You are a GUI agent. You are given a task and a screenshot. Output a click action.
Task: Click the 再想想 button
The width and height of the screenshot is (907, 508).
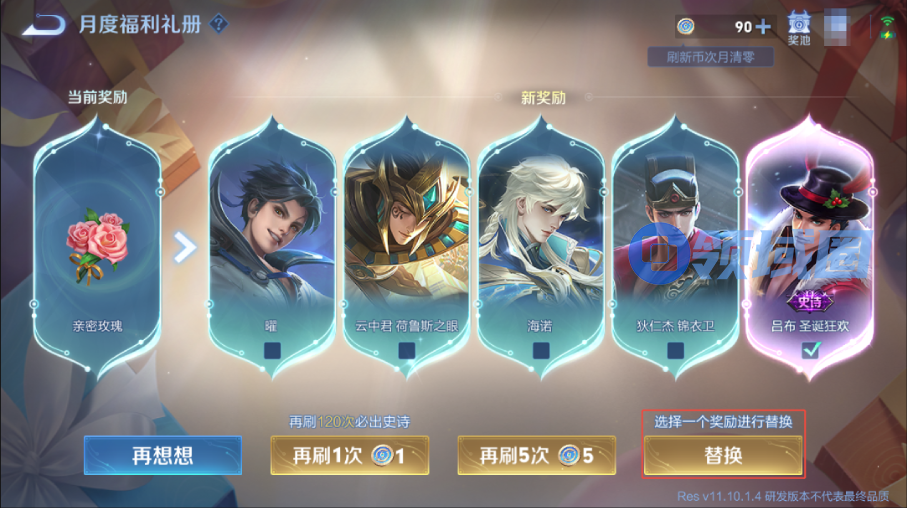pos(162,456)
